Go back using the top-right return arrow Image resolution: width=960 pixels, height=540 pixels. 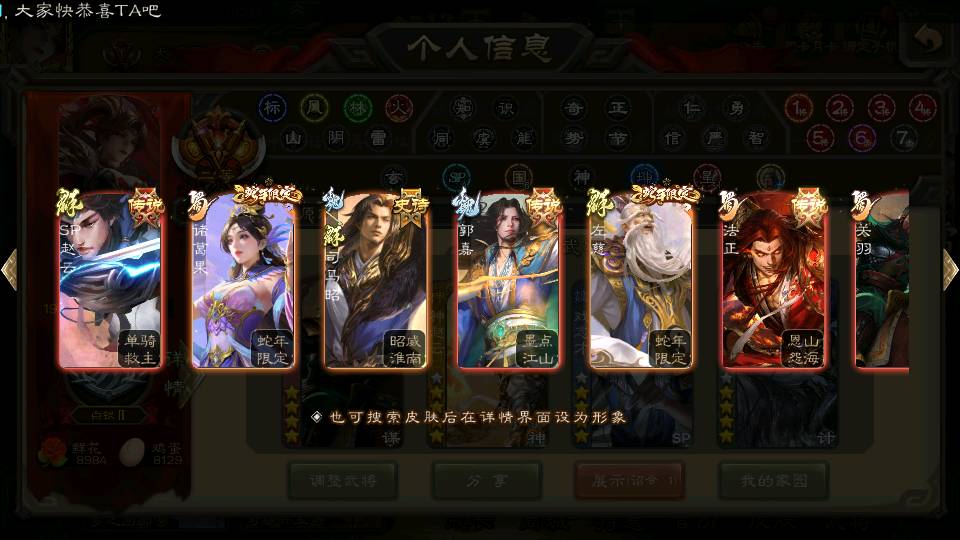pyautogui.click(x=927, y=41)
